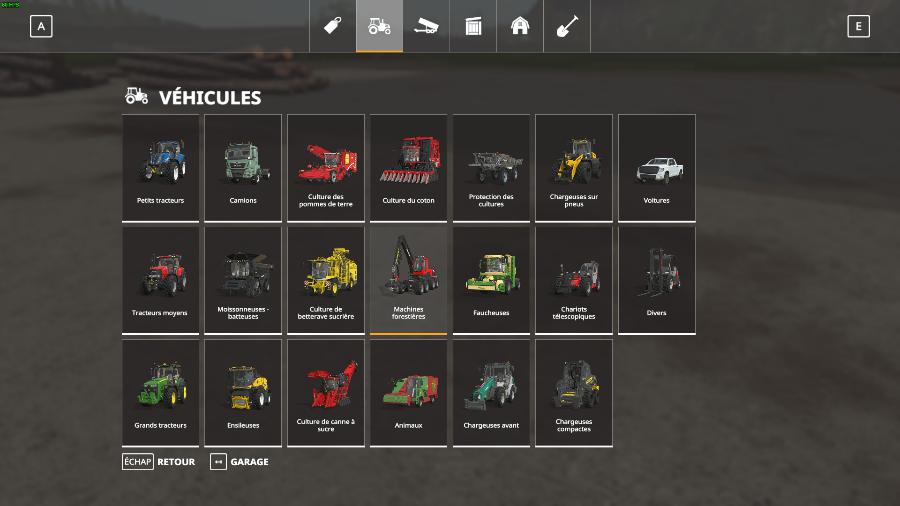Screen dimensions: 900x506
Task: Open the Tracteurs moyens category
Action: (x=161, y=280)
